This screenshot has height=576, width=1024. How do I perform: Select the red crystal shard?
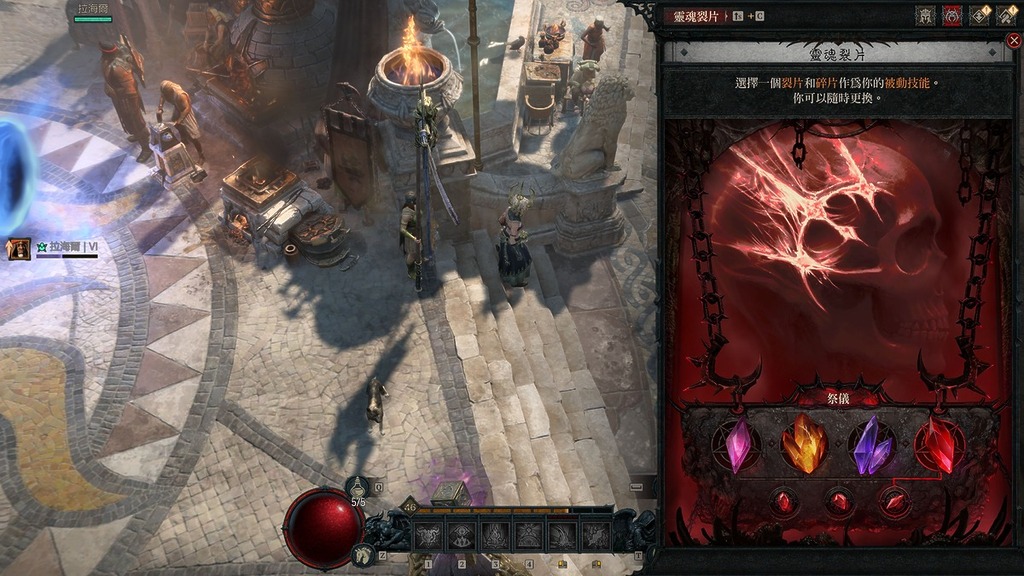938,446
